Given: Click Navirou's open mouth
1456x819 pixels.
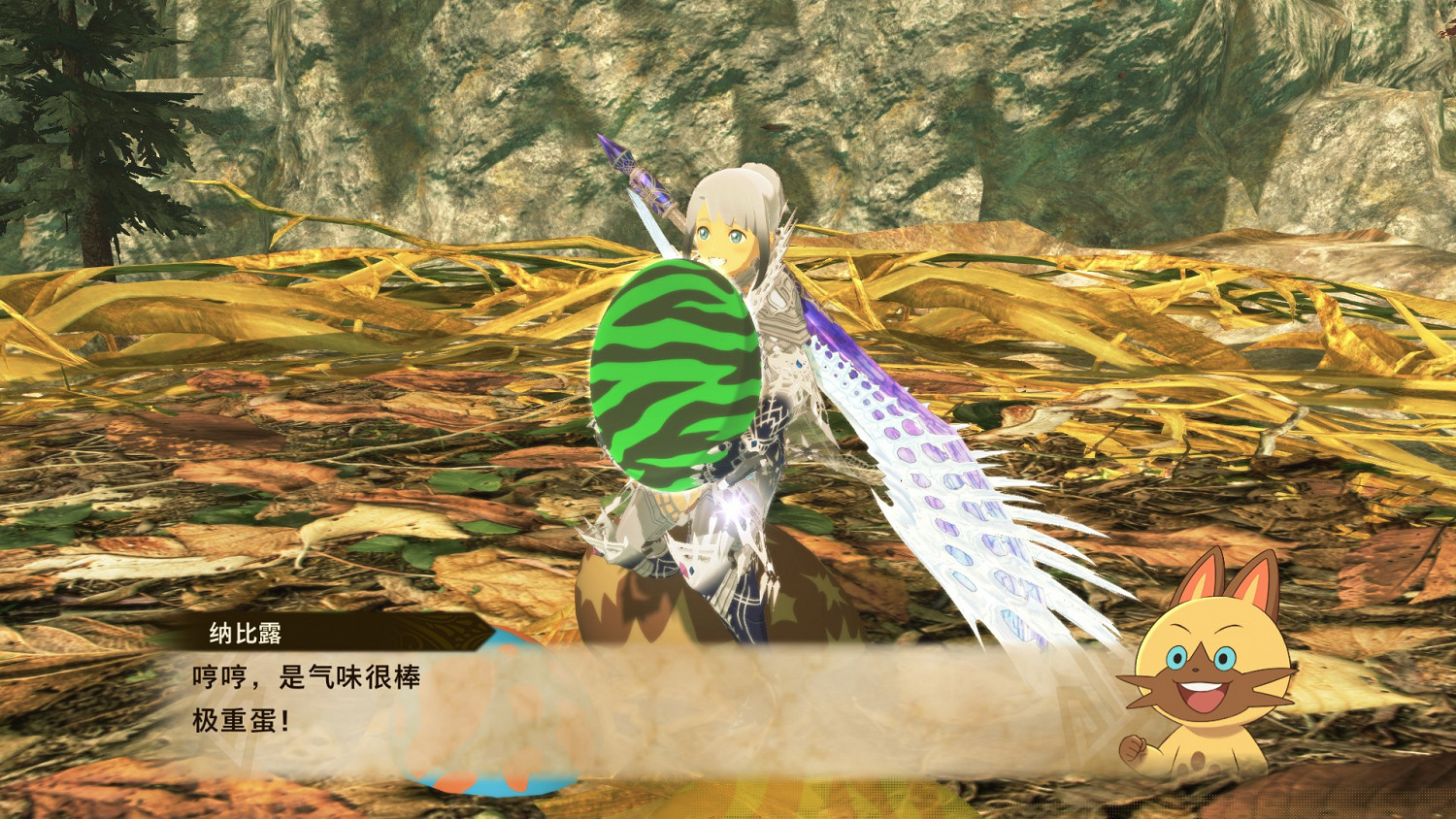Looking at the screenshot, I should tap(1204, 694).
